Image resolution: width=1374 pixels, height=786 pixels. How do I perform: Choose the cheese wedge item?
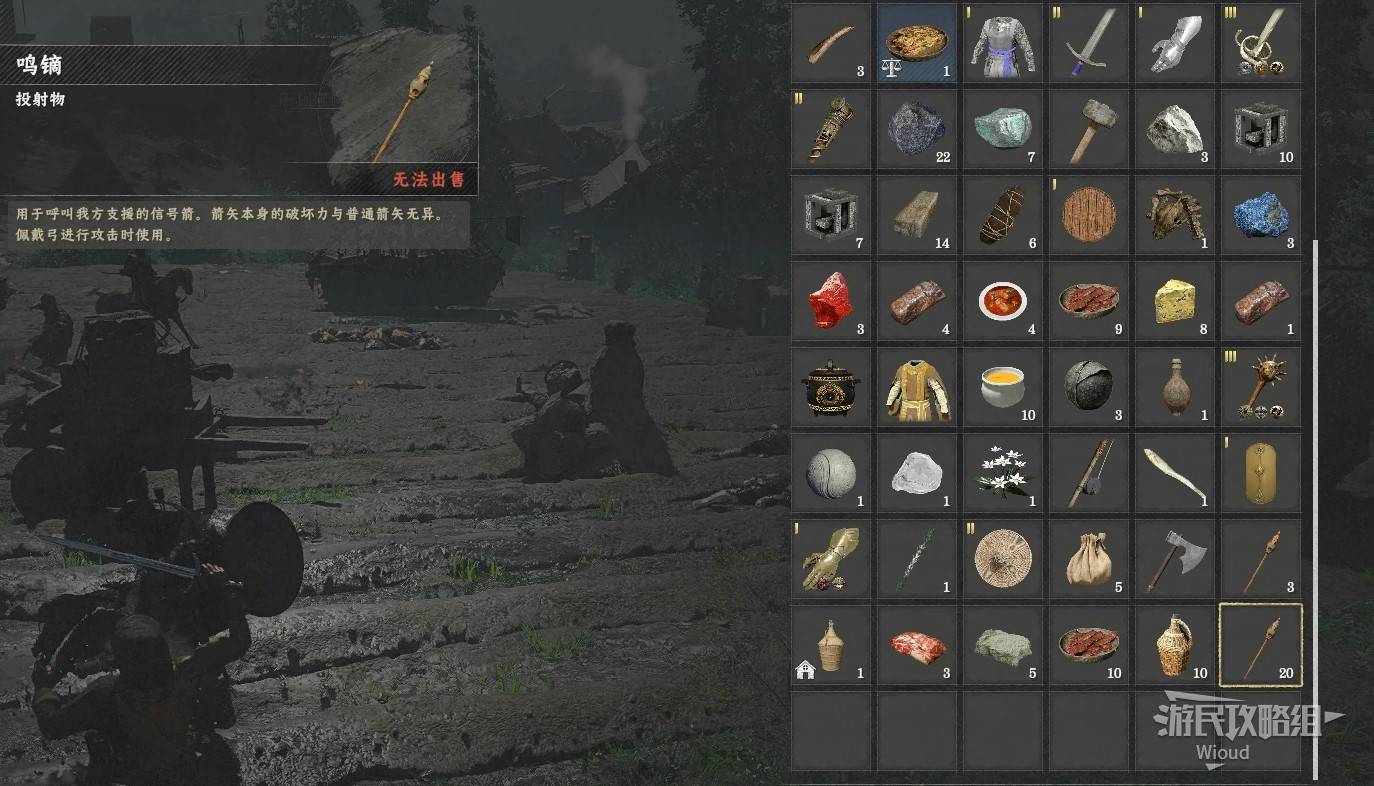point(1175,301)
